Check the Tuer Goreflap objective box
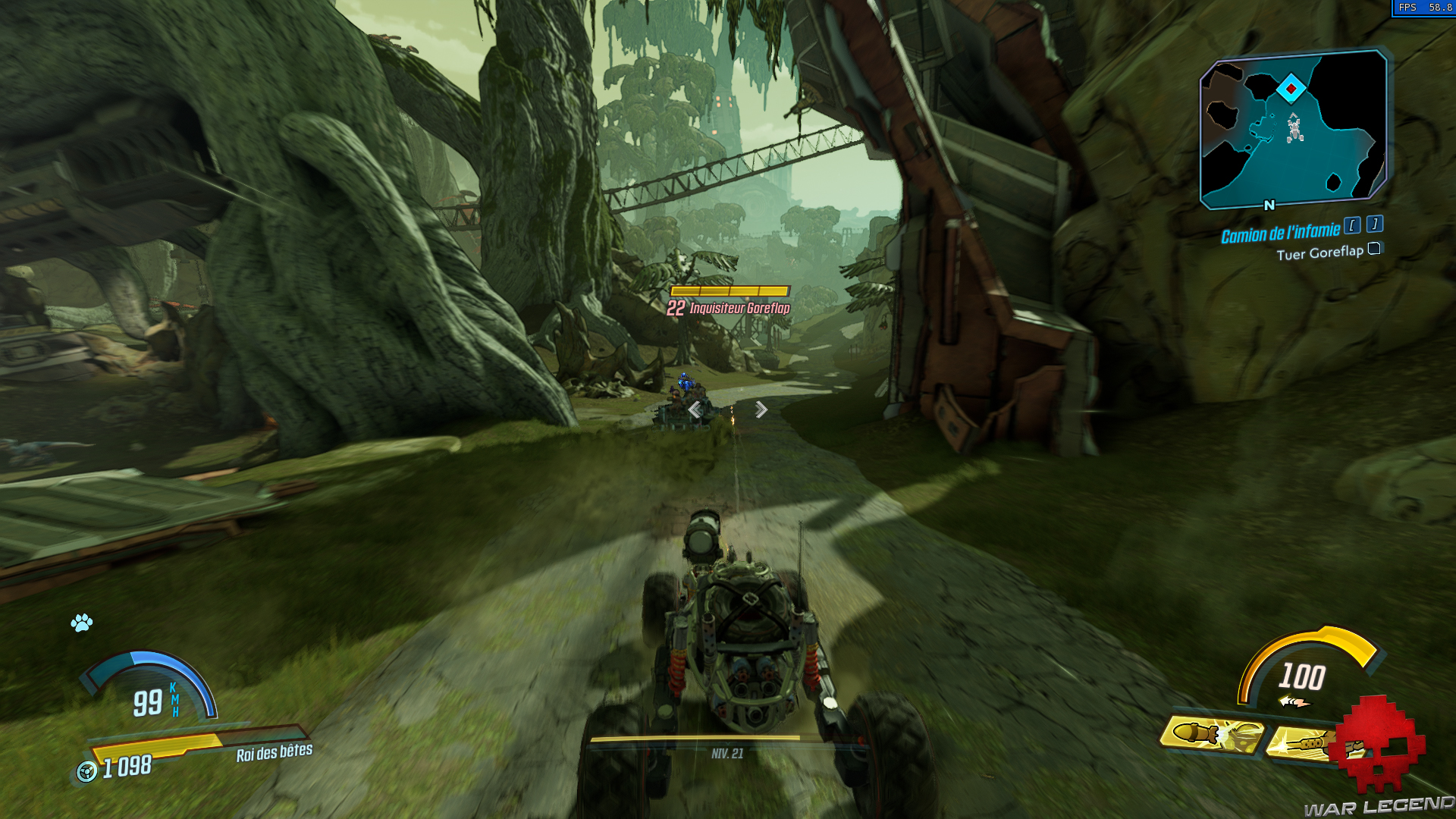1456x819 pixels. [1374, 249]
